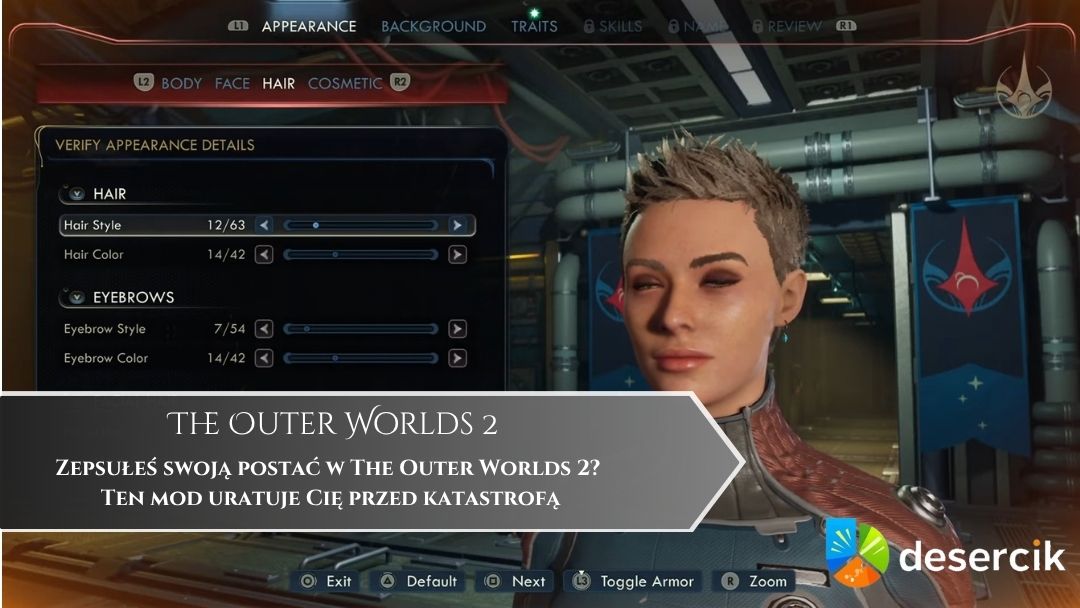The width and height of the screenshot is (1080, 608).
Task: Advance Hair Color with right arrow
Action: (x=457, y=255)
